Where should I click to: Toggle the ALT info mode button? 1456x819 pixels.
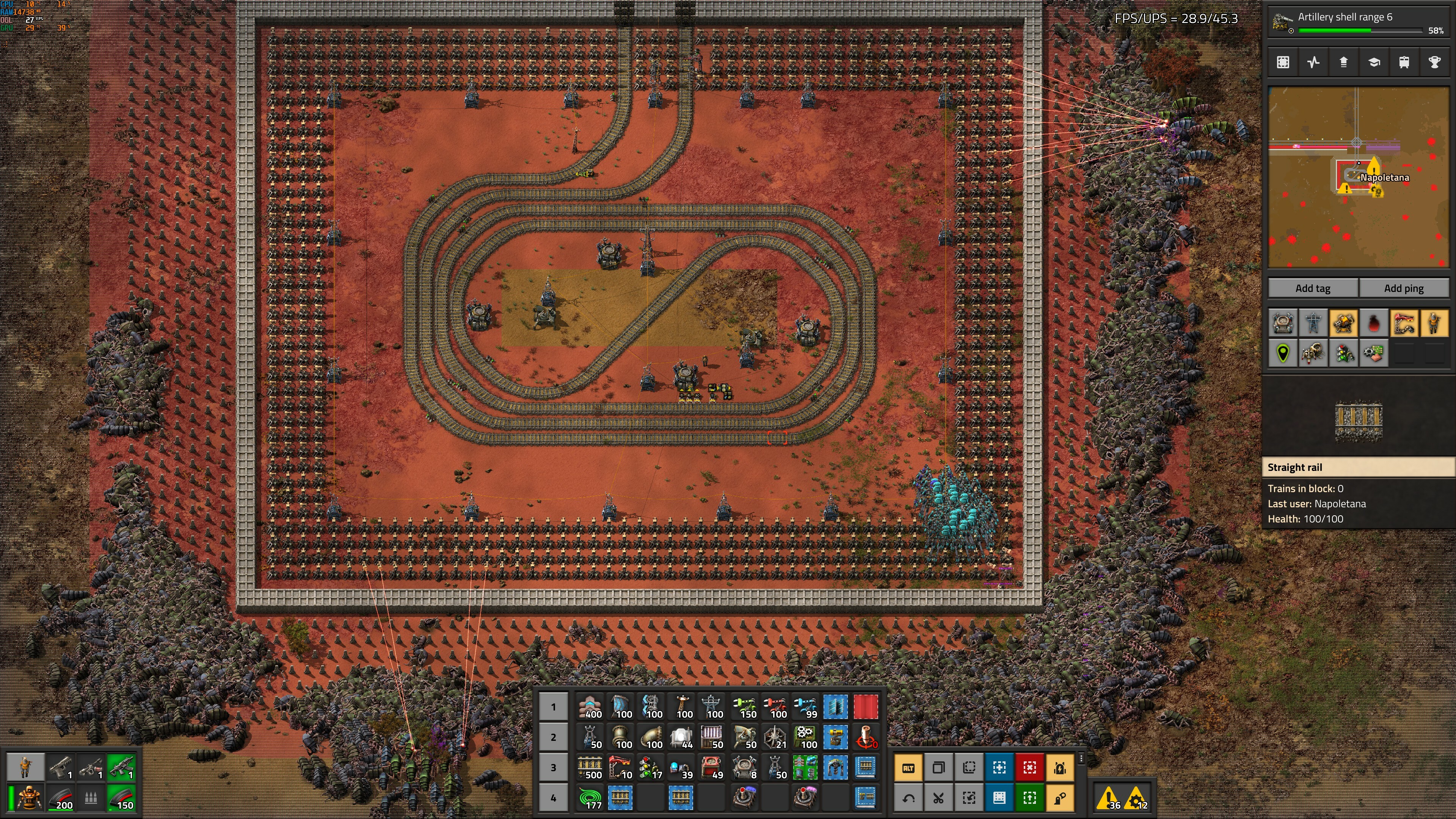coord(908,767)
